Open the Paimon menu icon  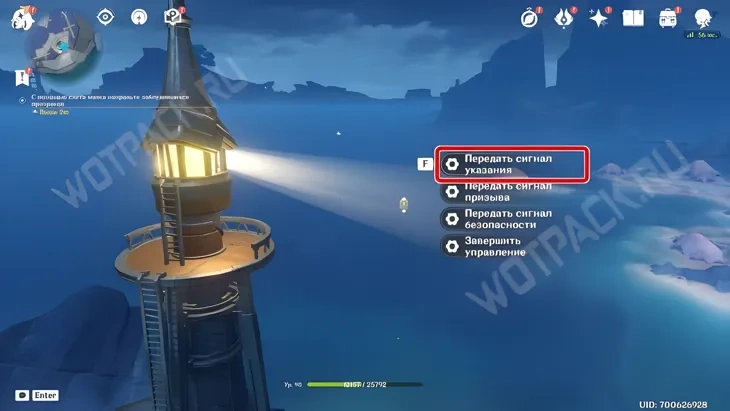tap(21, 17)
